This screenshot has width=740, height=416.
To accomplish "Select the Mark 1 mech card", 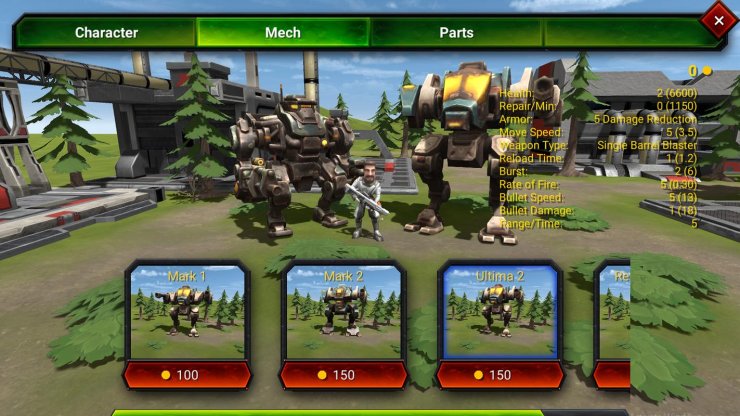I will [x=188, y=312].
